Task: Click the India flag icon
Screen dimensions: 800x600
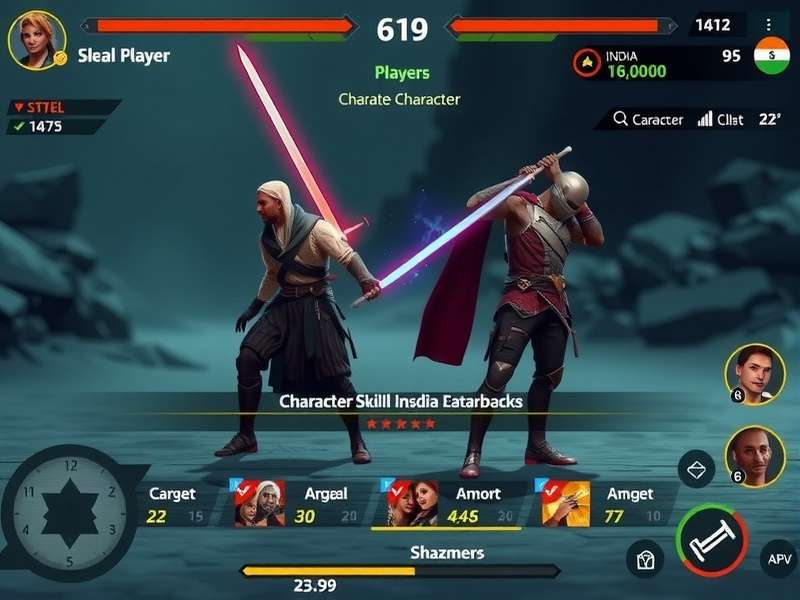Action: click(771, 56)
